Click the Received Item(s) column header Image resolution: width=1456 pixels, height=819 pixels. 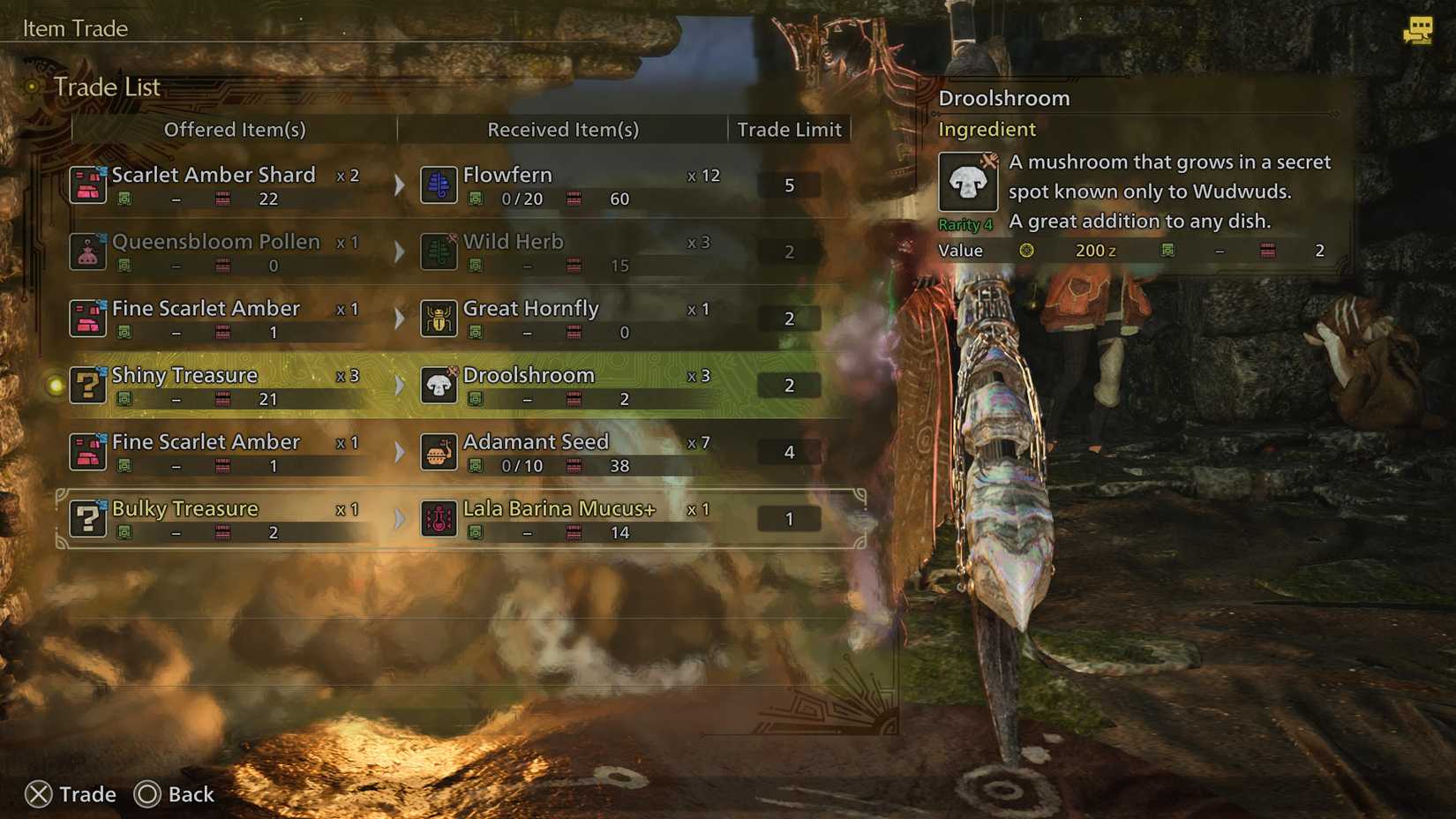[x=562, y=130]
